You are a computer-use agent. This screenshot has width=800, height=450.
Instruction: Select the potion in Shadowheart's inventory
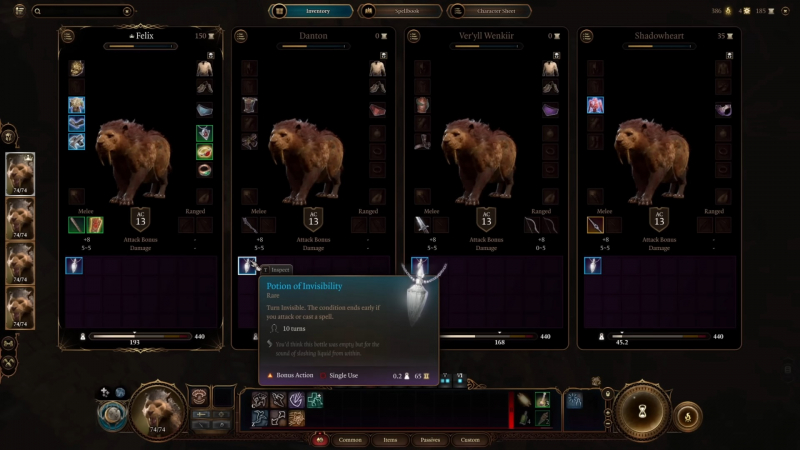[x=594, y=265]
